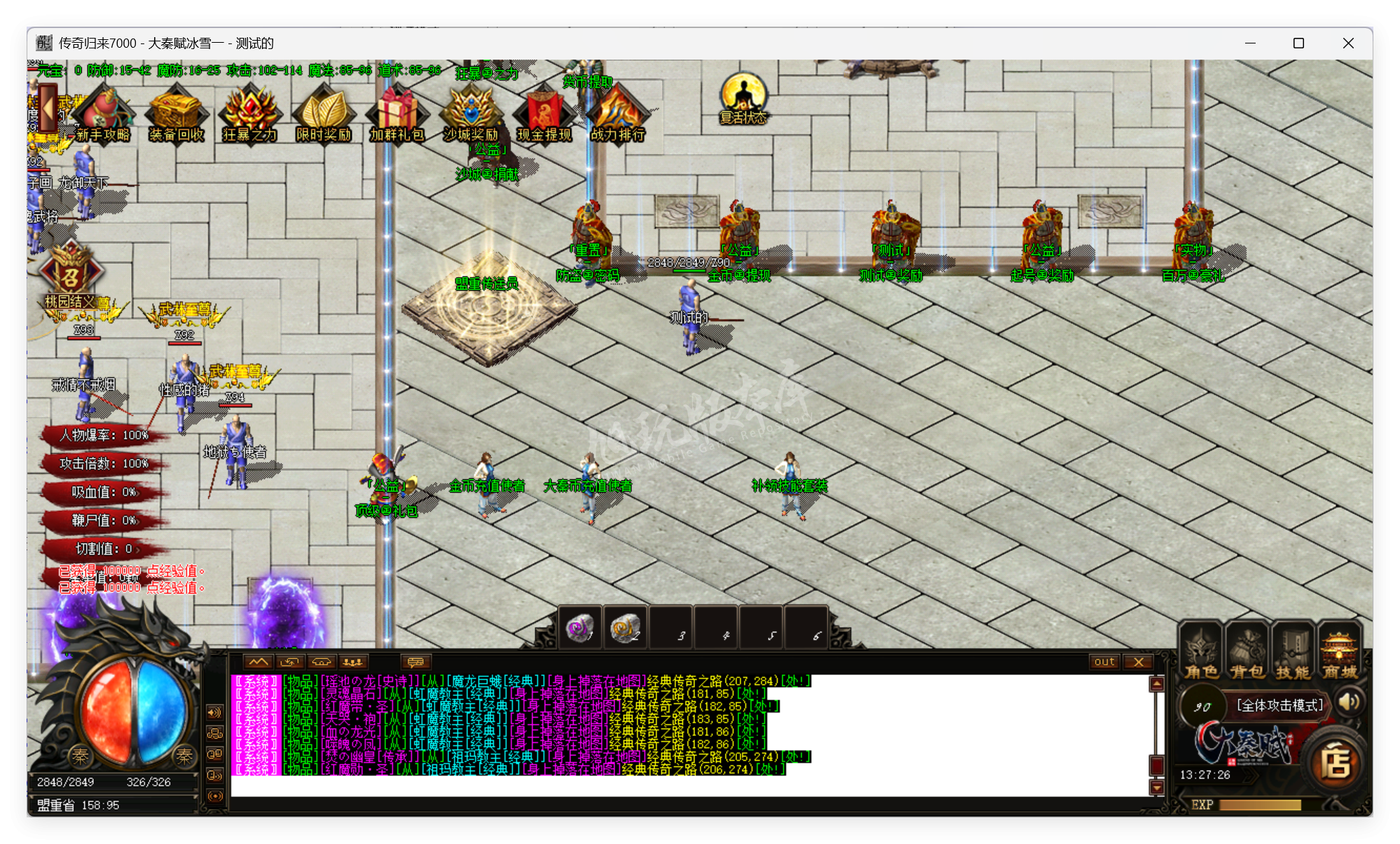
Task: Show the 战力排行 power ranking
Action: tap(617, 114)
